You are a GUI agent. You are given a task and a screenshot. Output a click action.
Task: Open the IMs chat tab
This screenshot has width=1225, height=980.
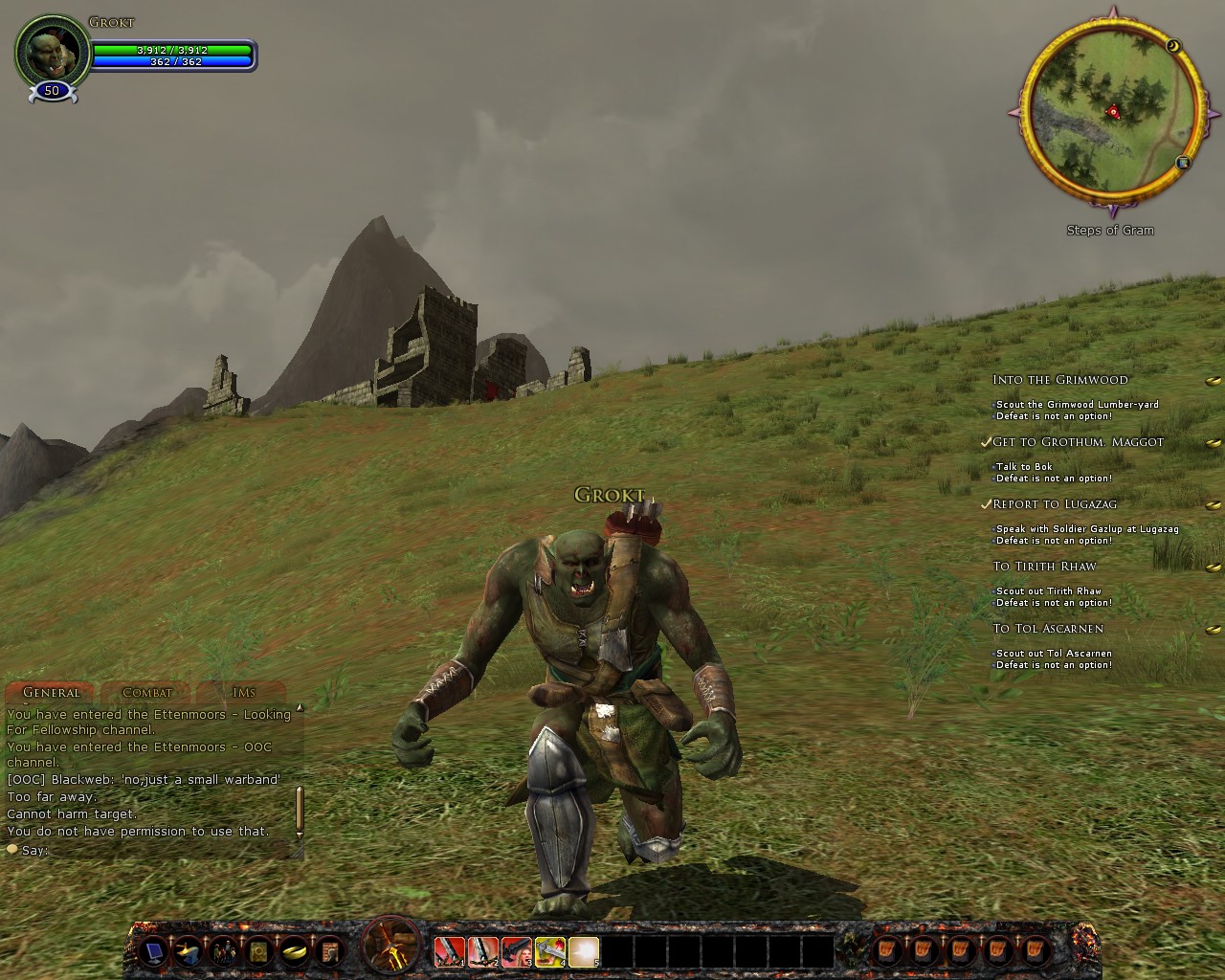click(243, 692)
